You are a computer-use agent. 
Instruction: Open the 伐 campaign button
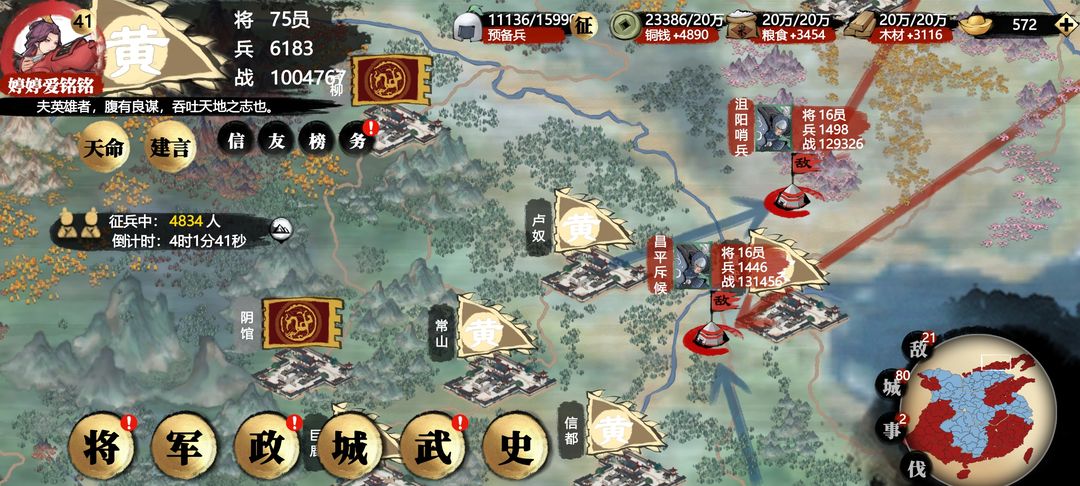[917, 467]
